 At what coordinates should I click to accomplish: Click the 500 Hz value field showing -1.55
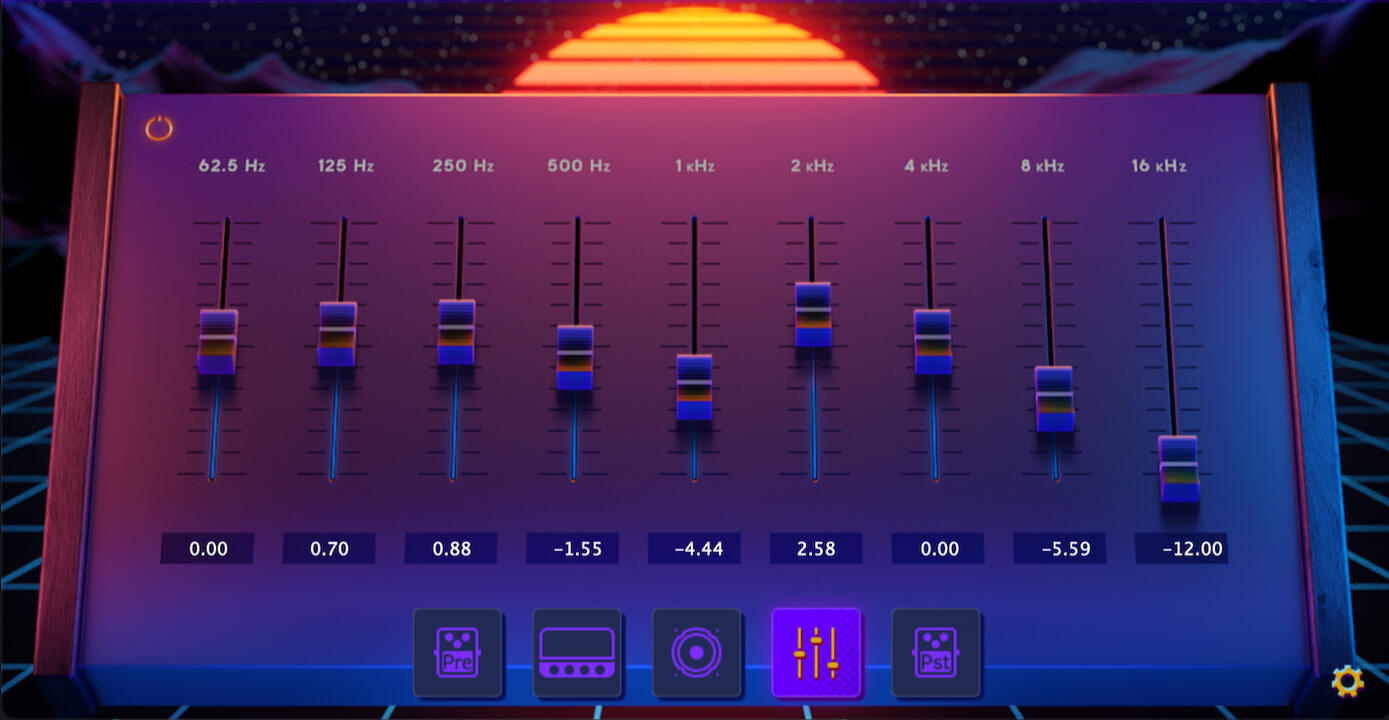click(572, 548)
